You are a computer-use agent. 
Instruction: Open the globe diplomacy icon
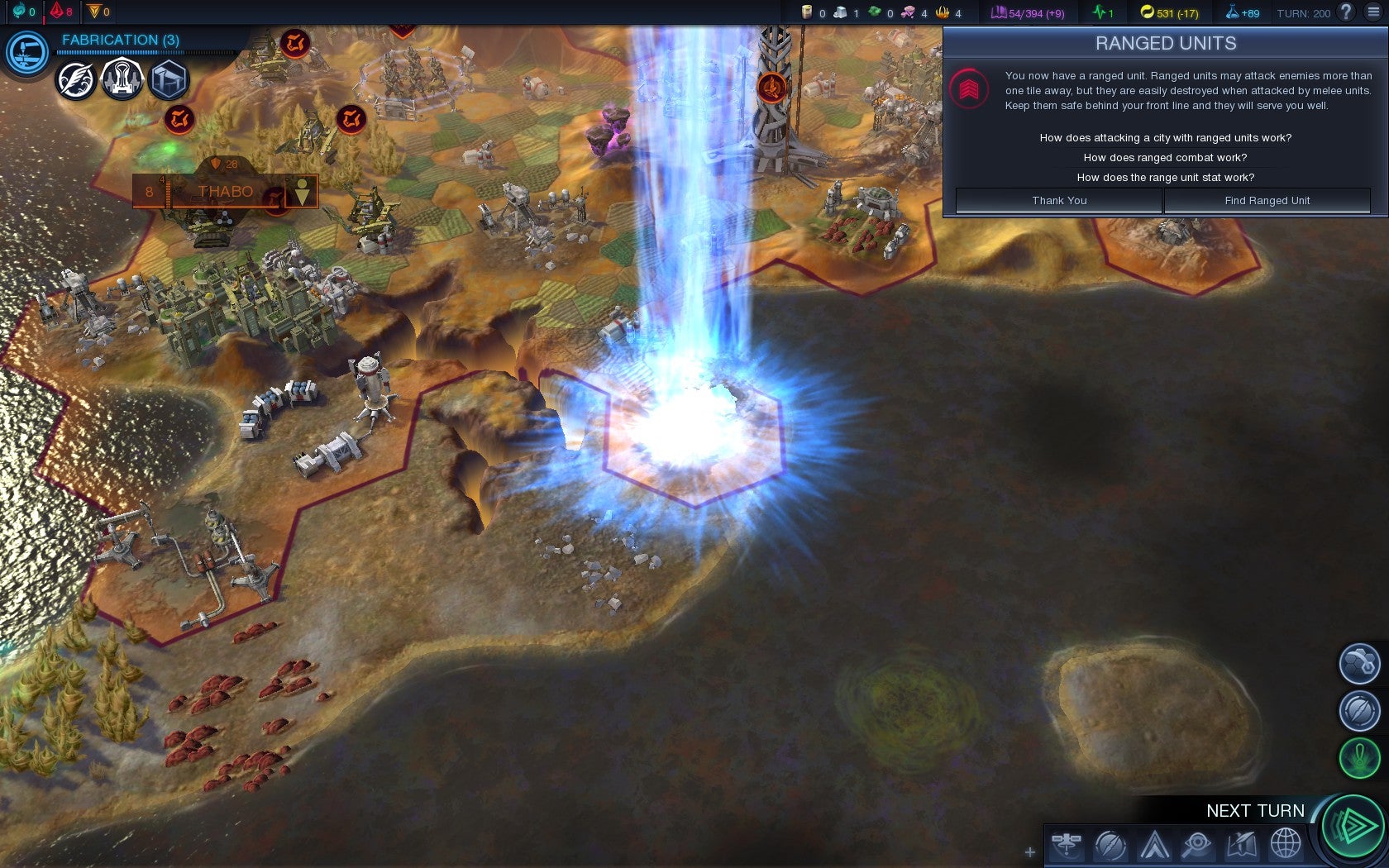click(1286, 845)
